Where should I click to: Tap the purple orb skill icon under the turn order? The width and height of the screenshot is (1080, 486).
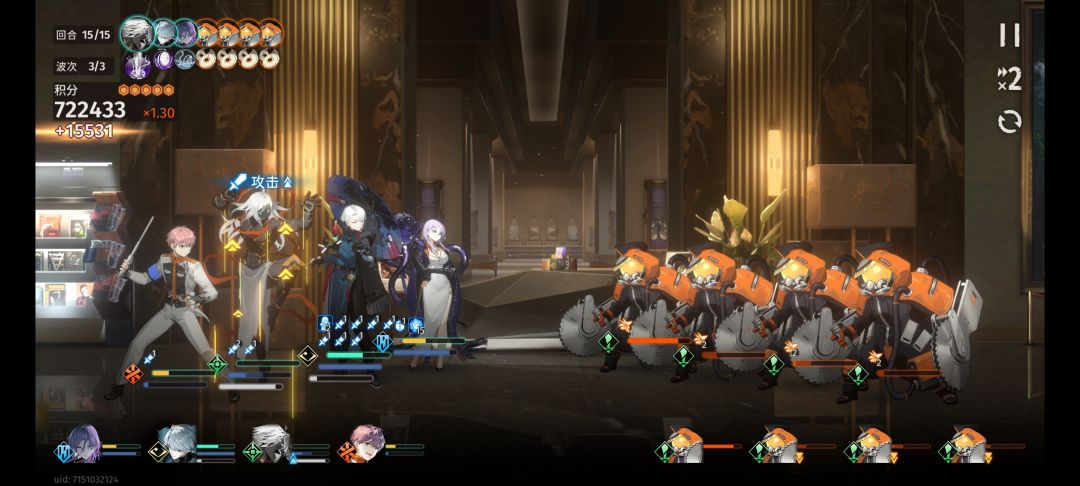(x=163, y=60)
